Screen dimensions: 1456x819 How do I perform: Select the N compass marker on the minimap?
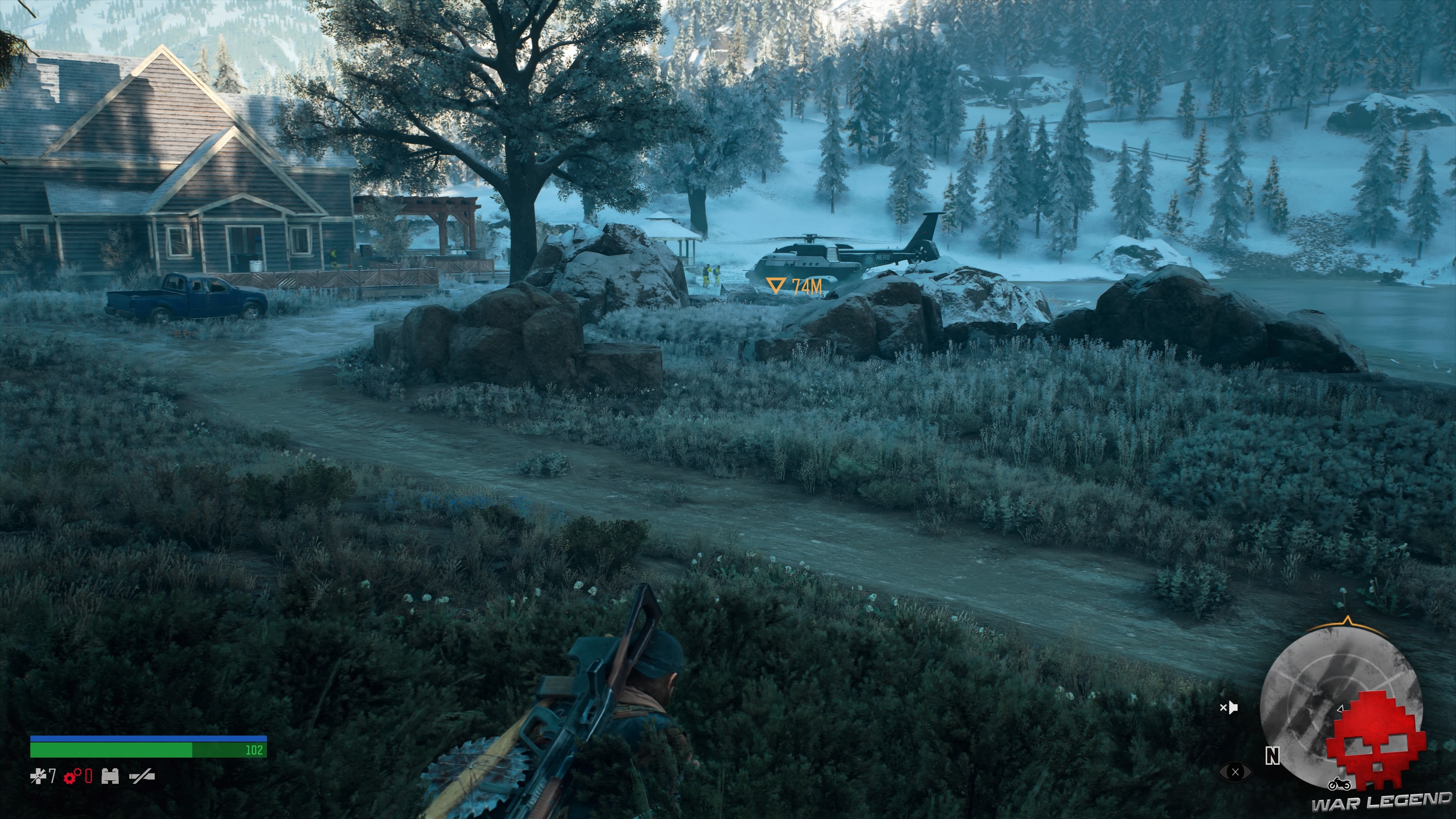(1273, 756)
